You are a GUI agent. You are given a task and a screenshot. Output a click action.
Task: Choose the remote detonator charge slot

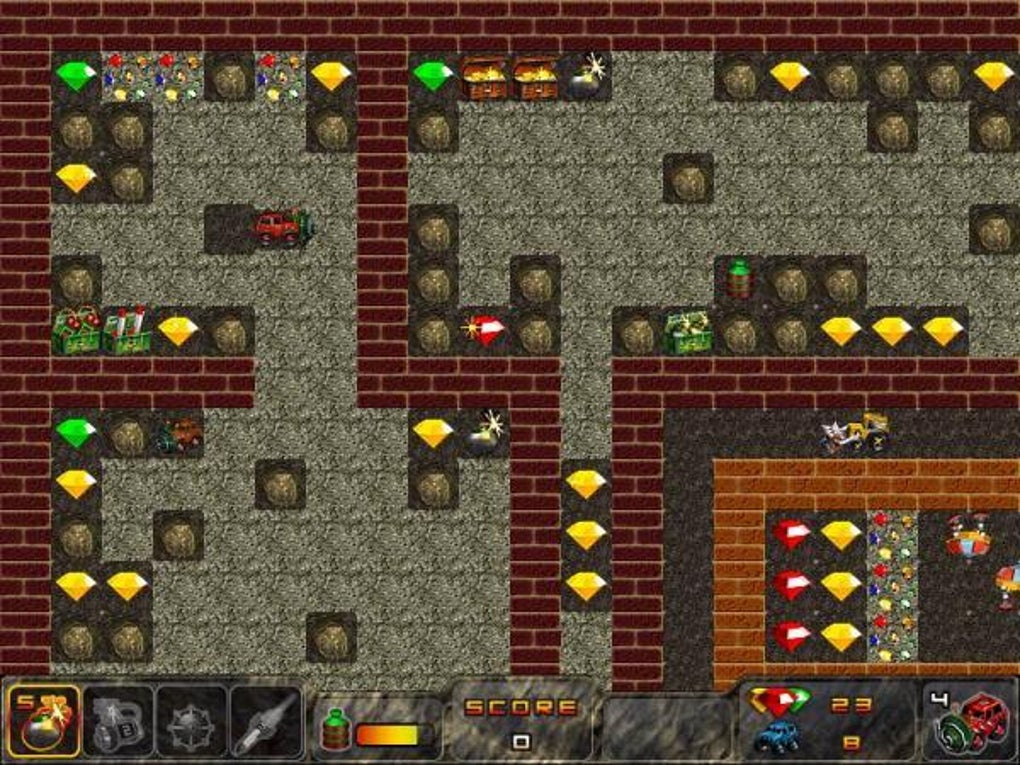[x=118, y=720]
